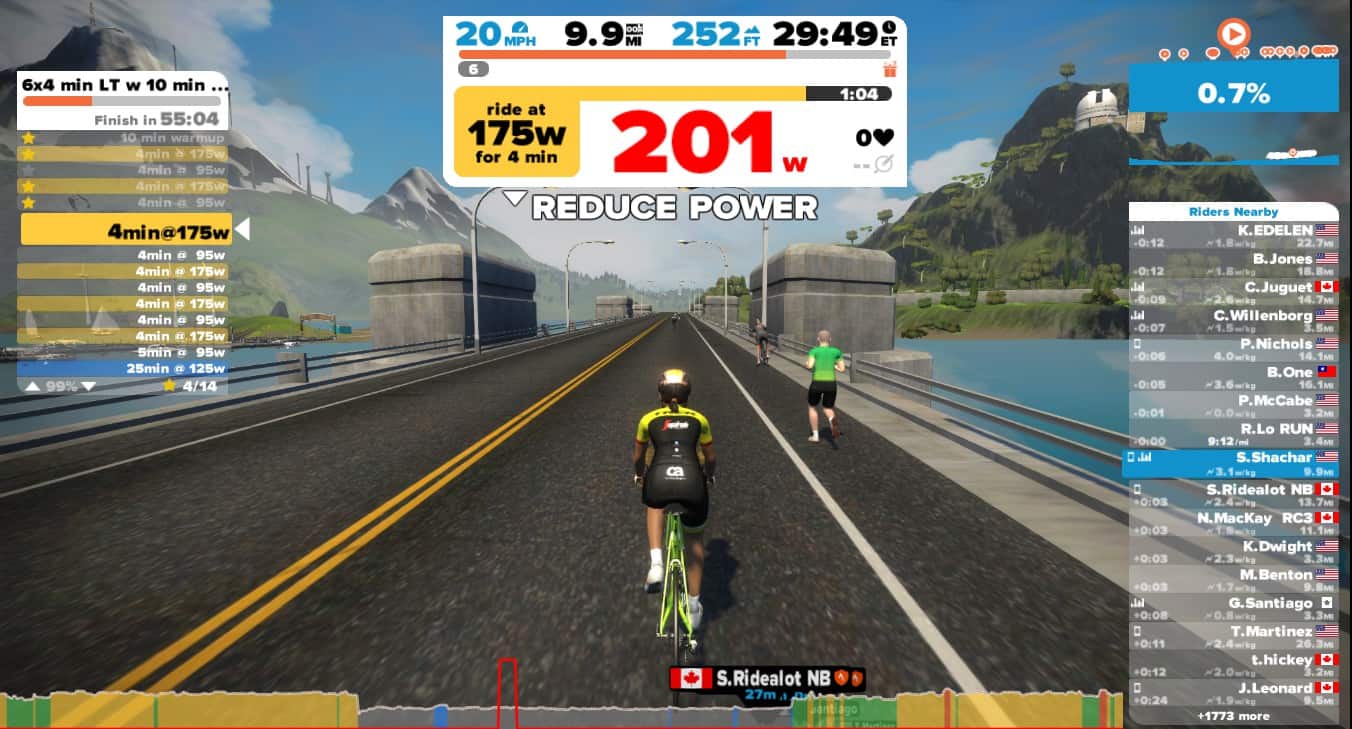Click the S.Ridealot NB name tag

click(767, 679)
